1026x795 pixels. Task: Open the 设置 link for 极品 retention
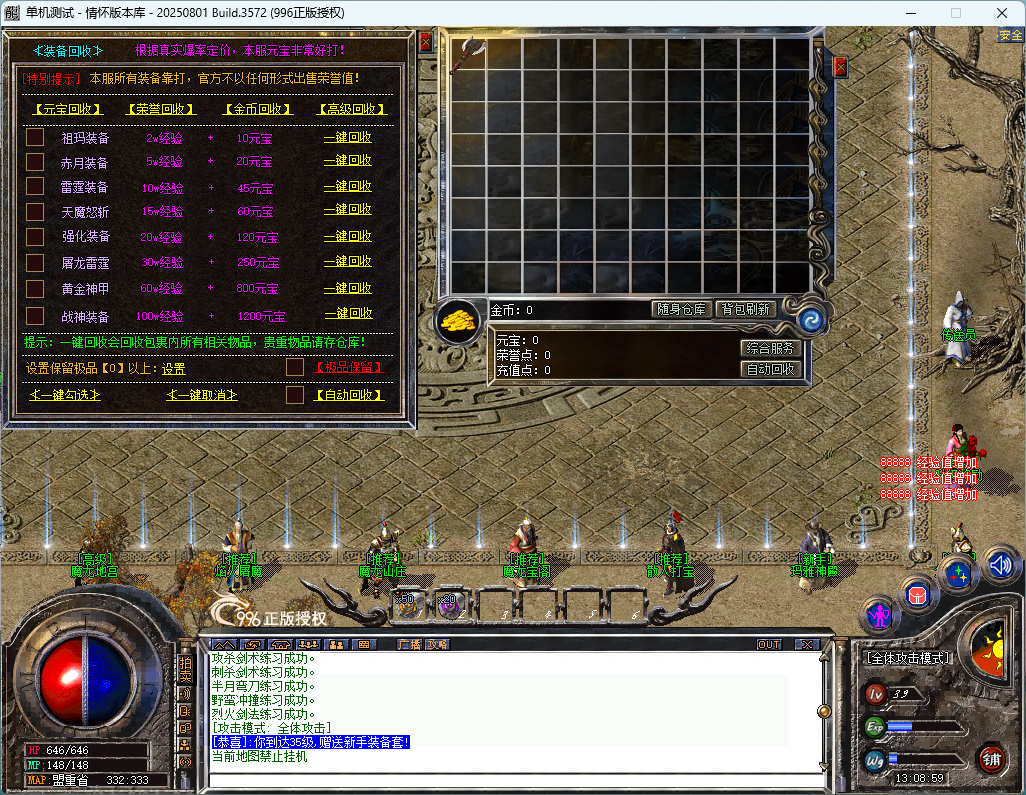click(174, 368)
